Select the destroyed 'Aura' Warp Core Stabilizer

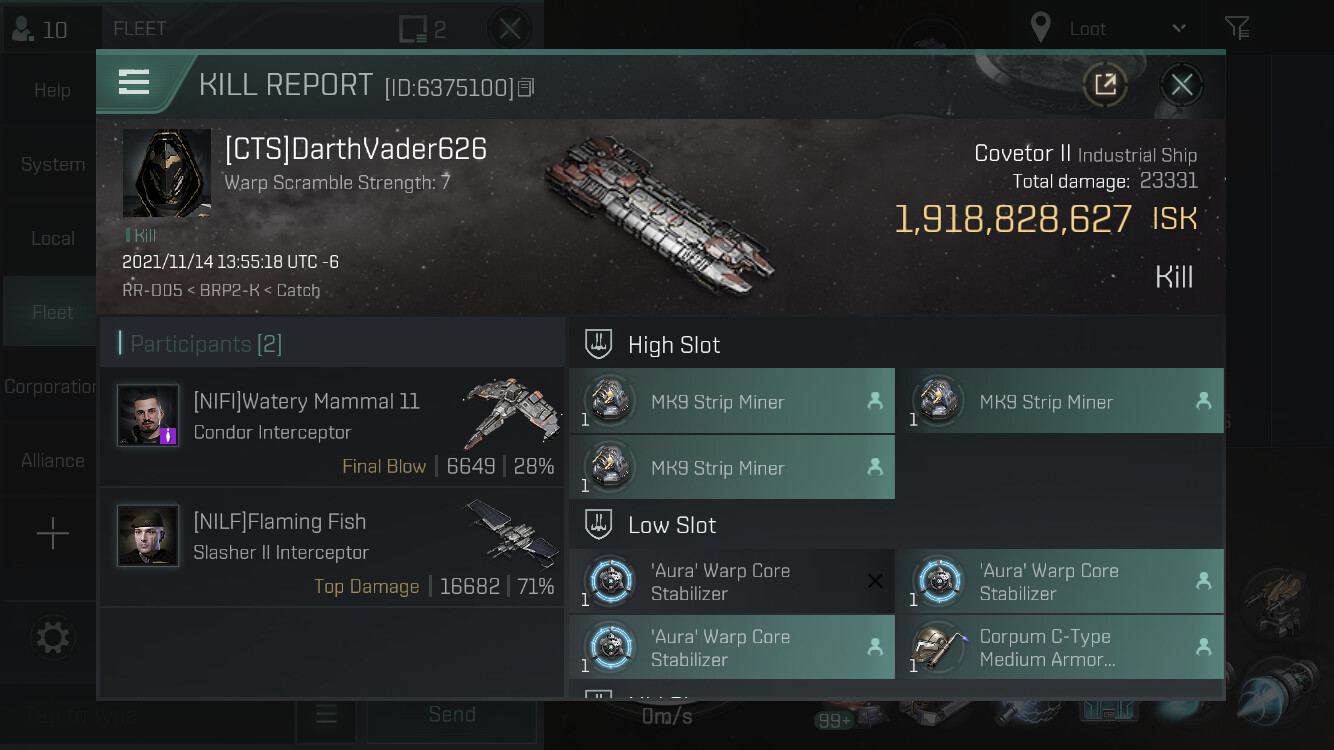click(732, 581)
